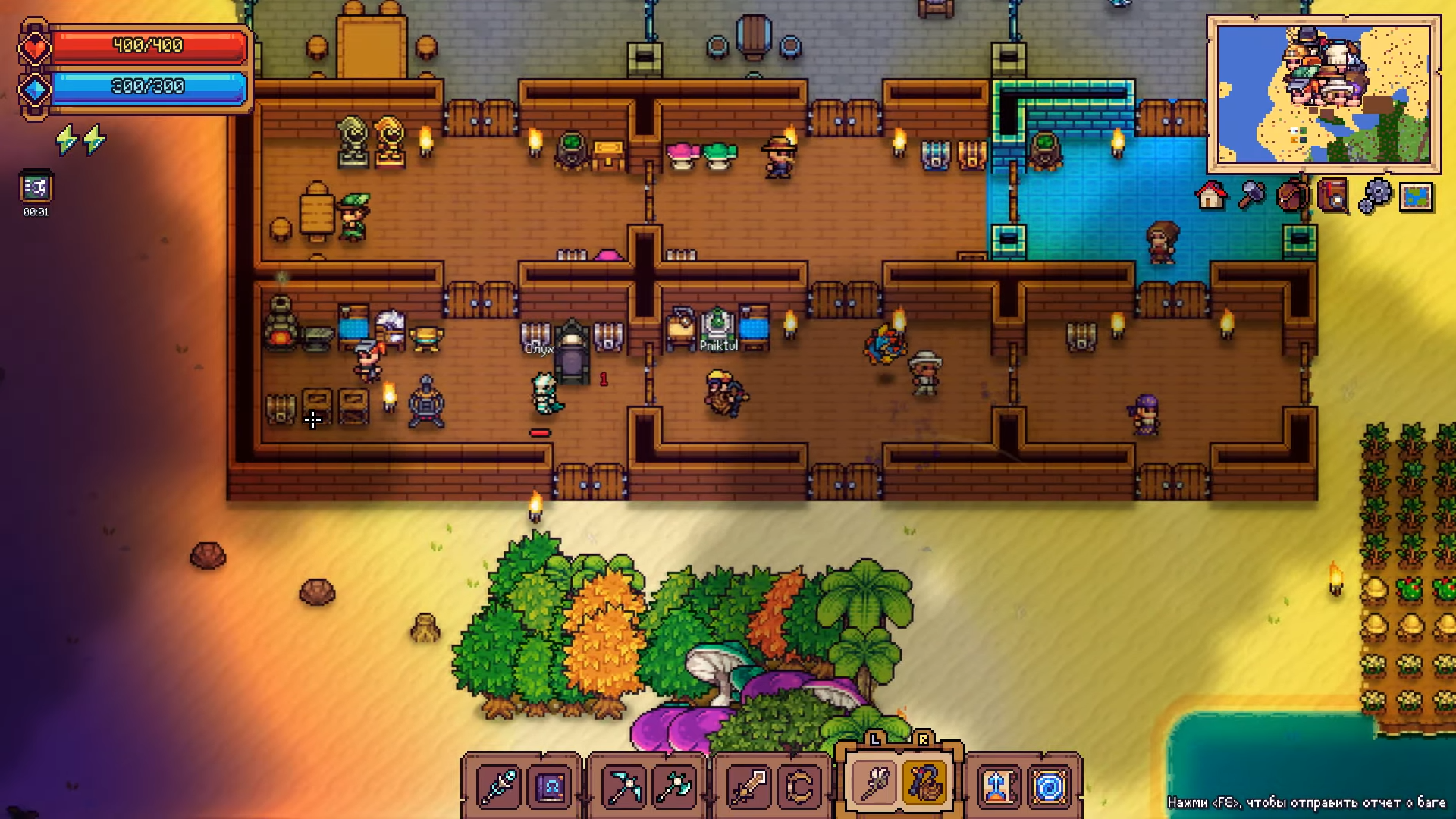Select the sword hotbar slot
This screenshot has width=1456, height=819.
tap(748, 786)
